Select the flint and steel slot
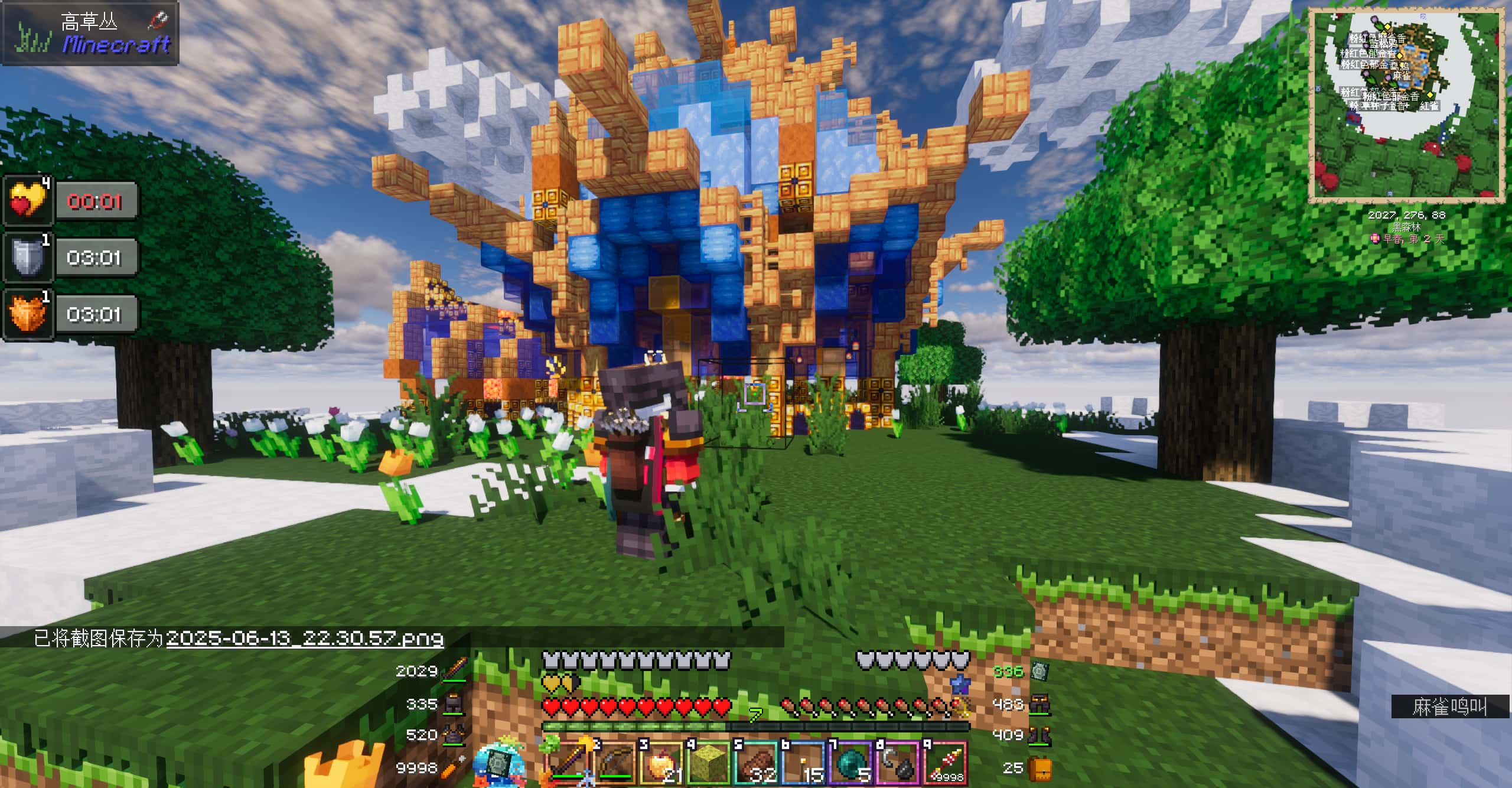This screenshot has width=1512, height=788. pyautogui.click(x=898, y=762)
